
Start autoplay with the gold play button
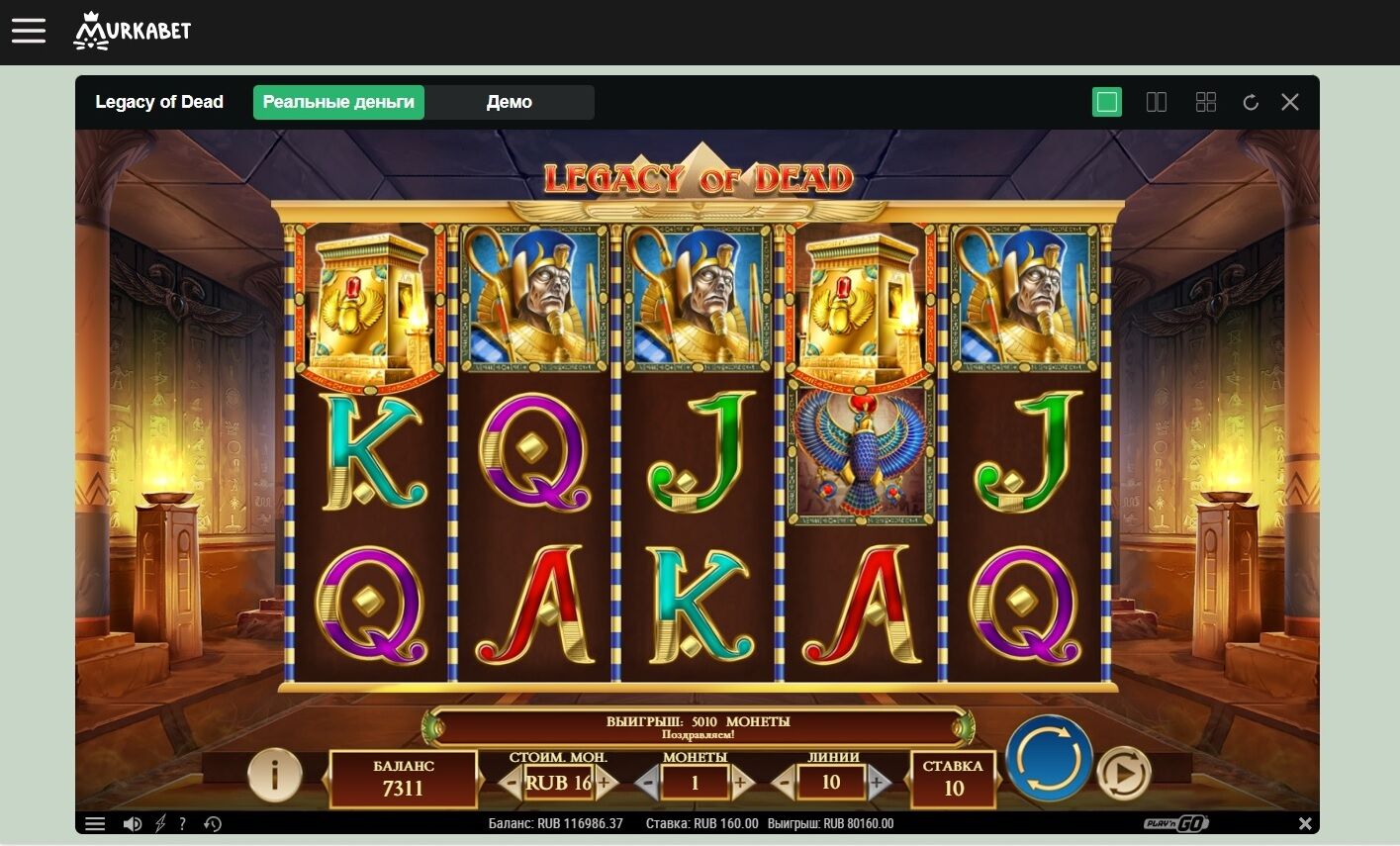point(1124,773)
